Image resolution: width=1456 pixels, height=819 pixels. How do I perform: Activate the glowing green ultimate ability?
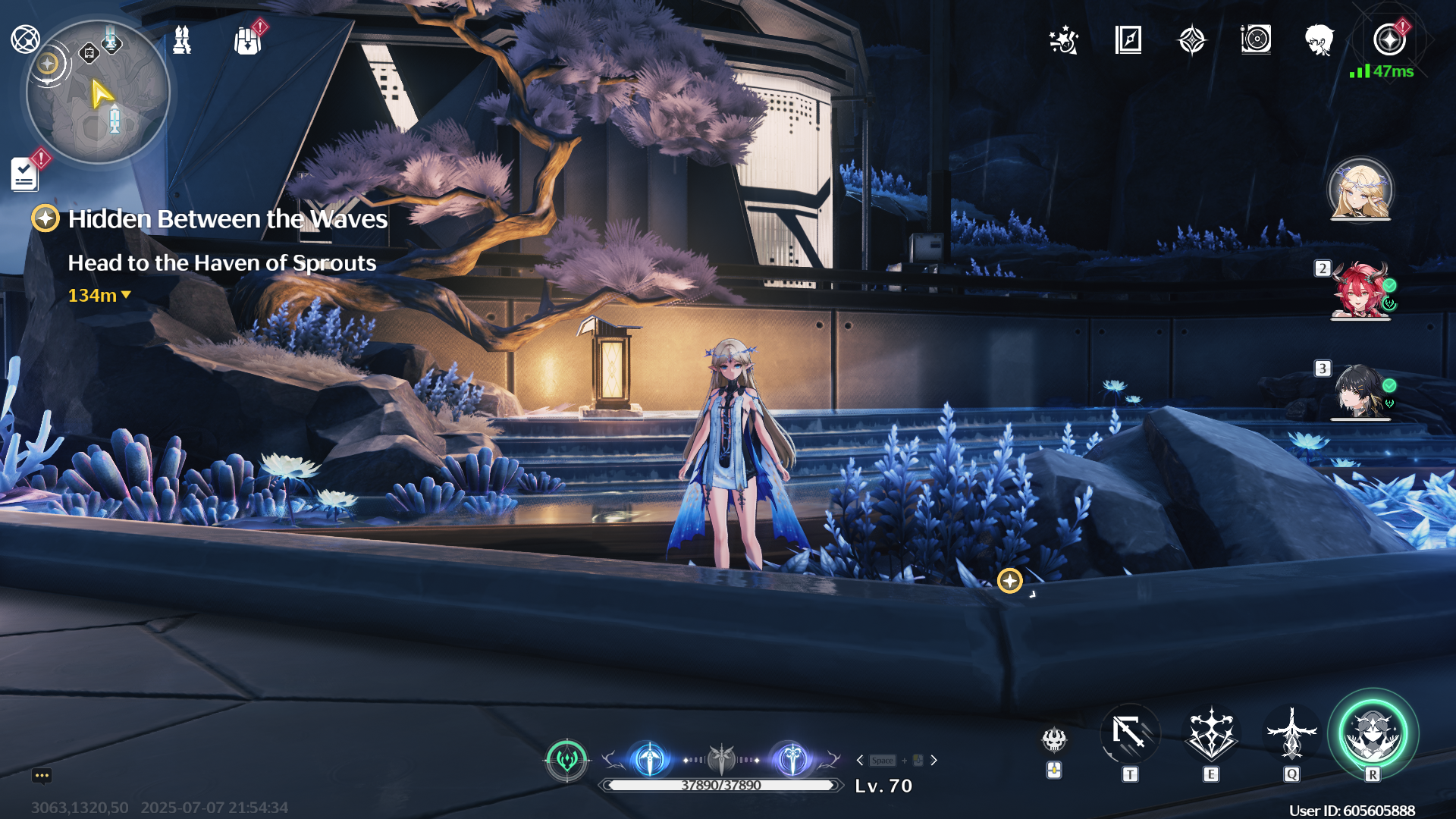click(1372, 733)
